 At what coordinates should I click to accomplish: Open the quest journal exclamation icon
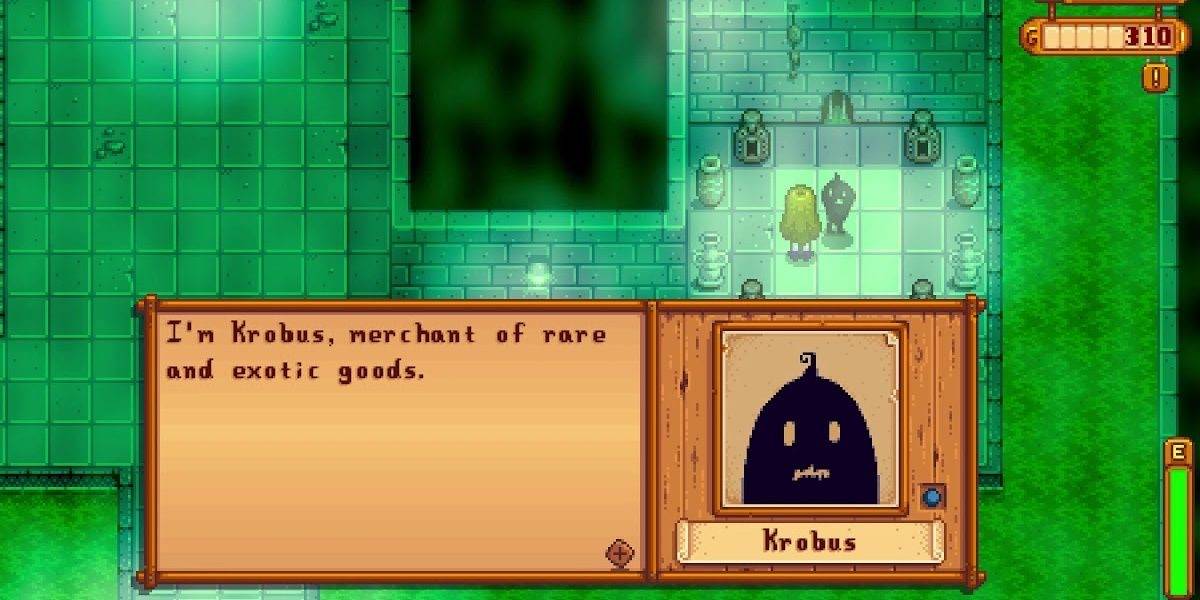pyautogui.click(x=1155, y=76)
